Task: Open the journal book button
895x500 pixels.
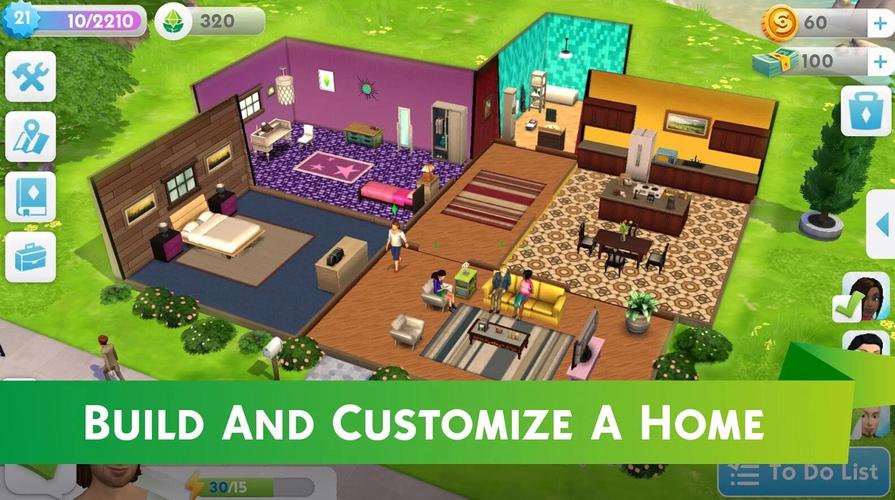Action: tap(30, 197)
